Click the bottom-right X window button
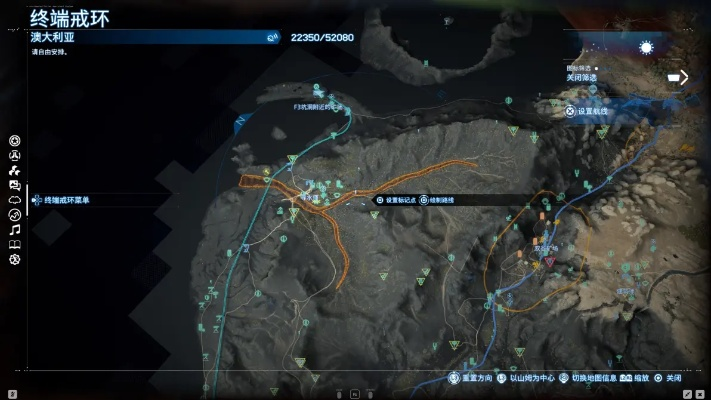The height and width of the screenshot is (400, 711). pos(698,394)
